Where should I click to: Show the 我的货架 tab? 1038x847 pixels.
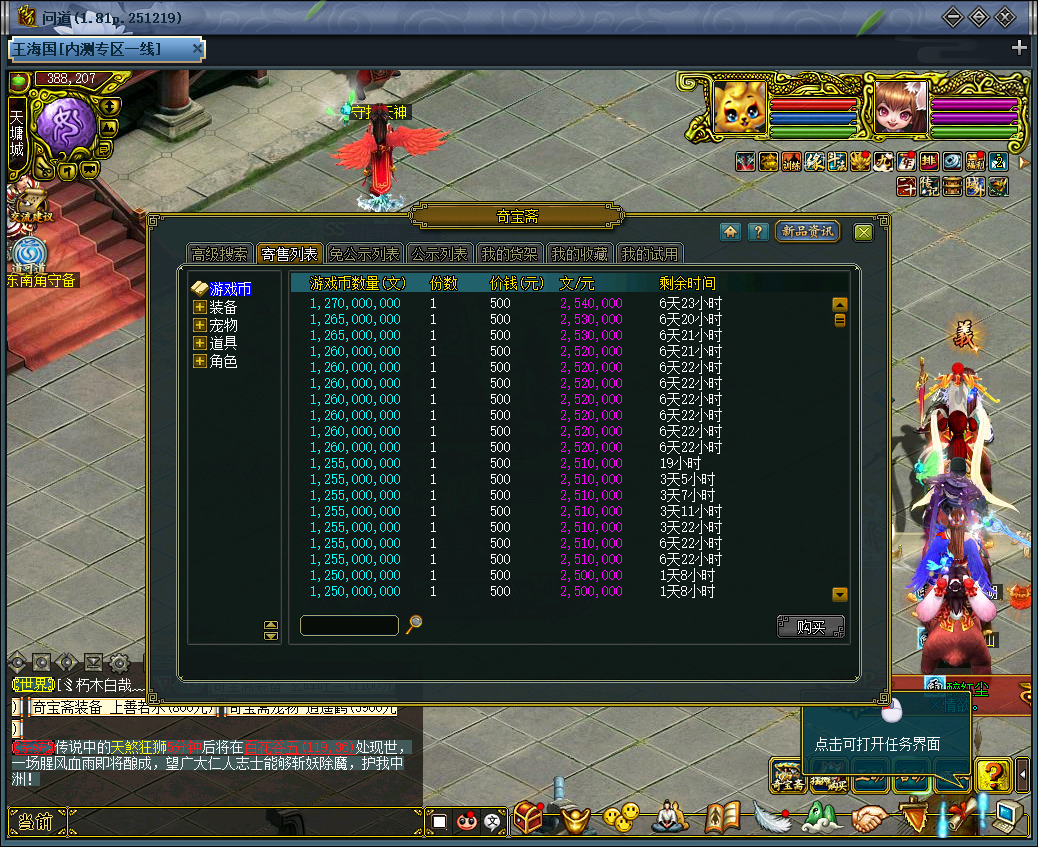point(508,254)
